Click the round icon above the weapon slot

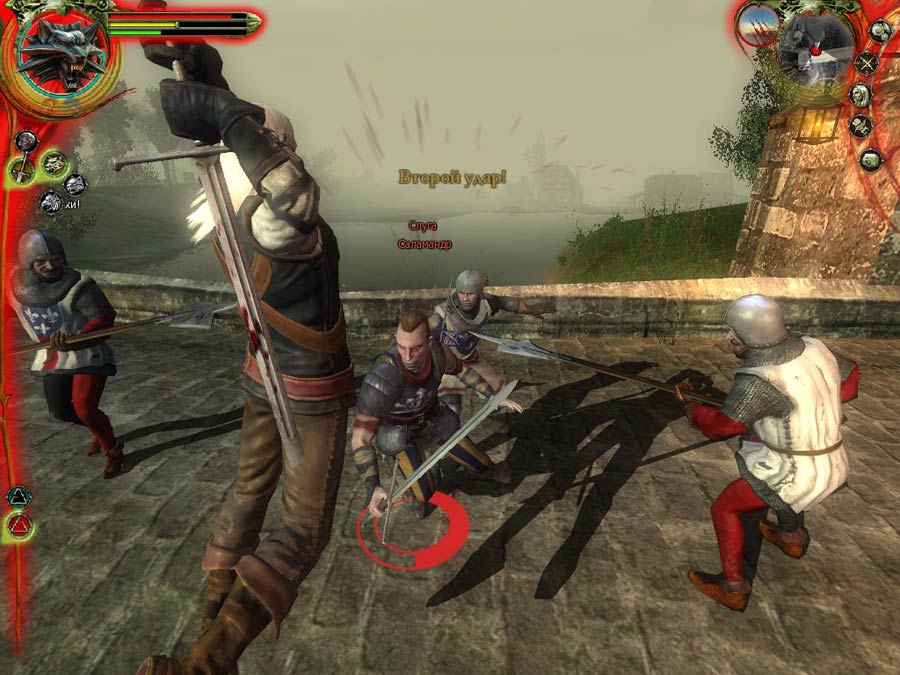(x=26, y=140)
